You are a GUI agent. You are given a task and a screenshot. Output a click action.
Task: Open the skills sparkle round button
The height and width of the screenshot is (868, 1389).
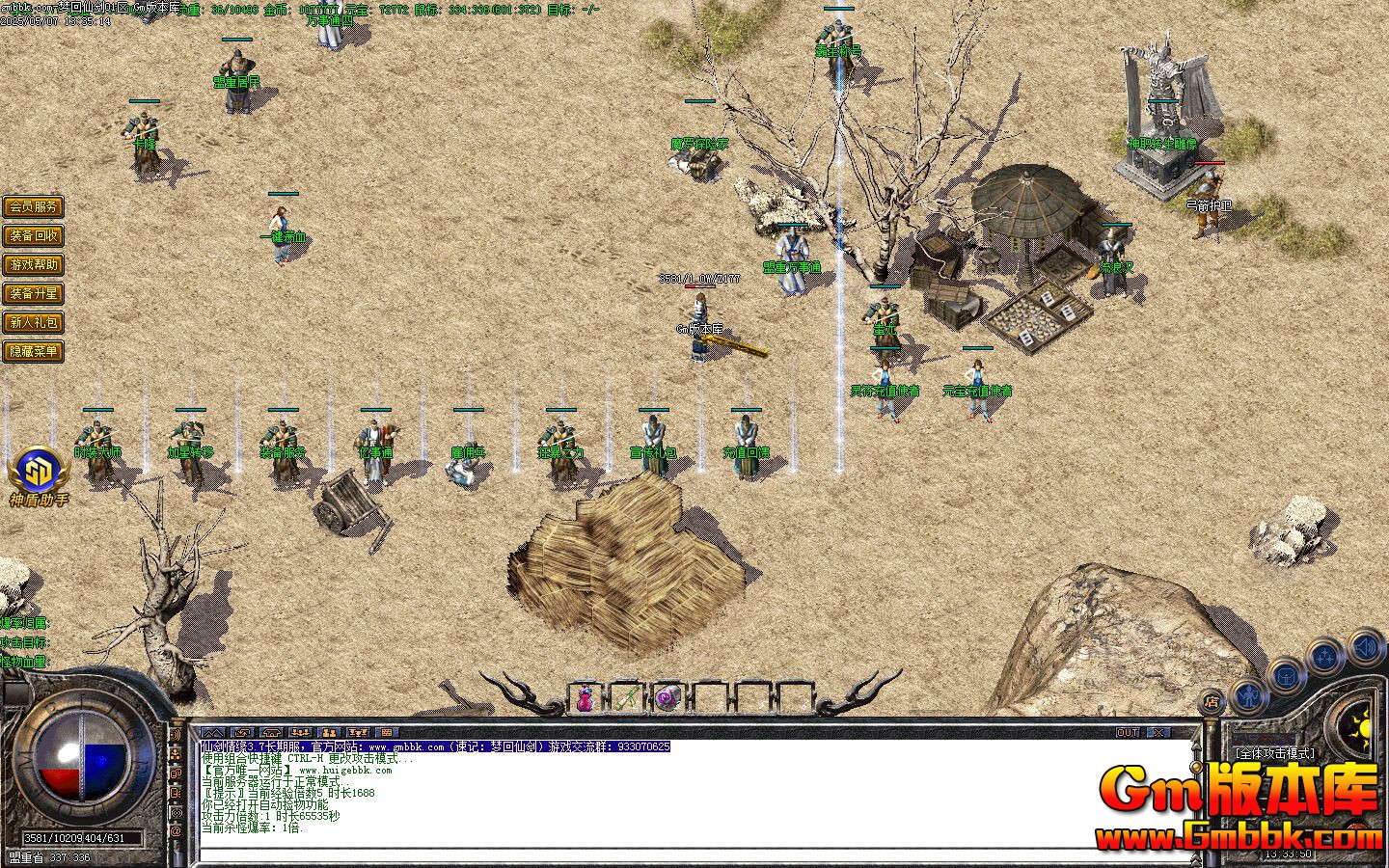[1323, 658]
